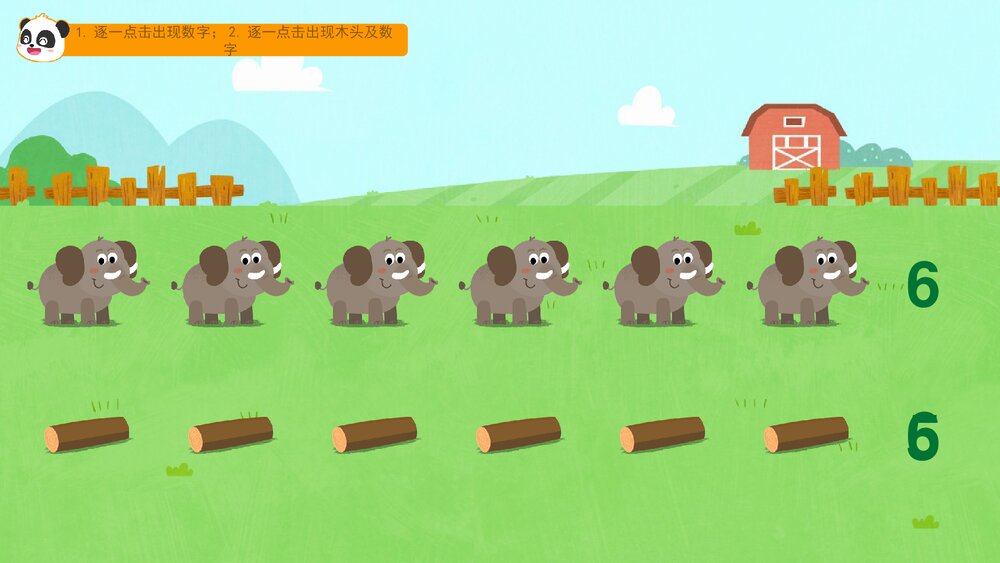Select the orange instruction banner
This screenshot has width=1000, height=563.
tap(240, 40)
